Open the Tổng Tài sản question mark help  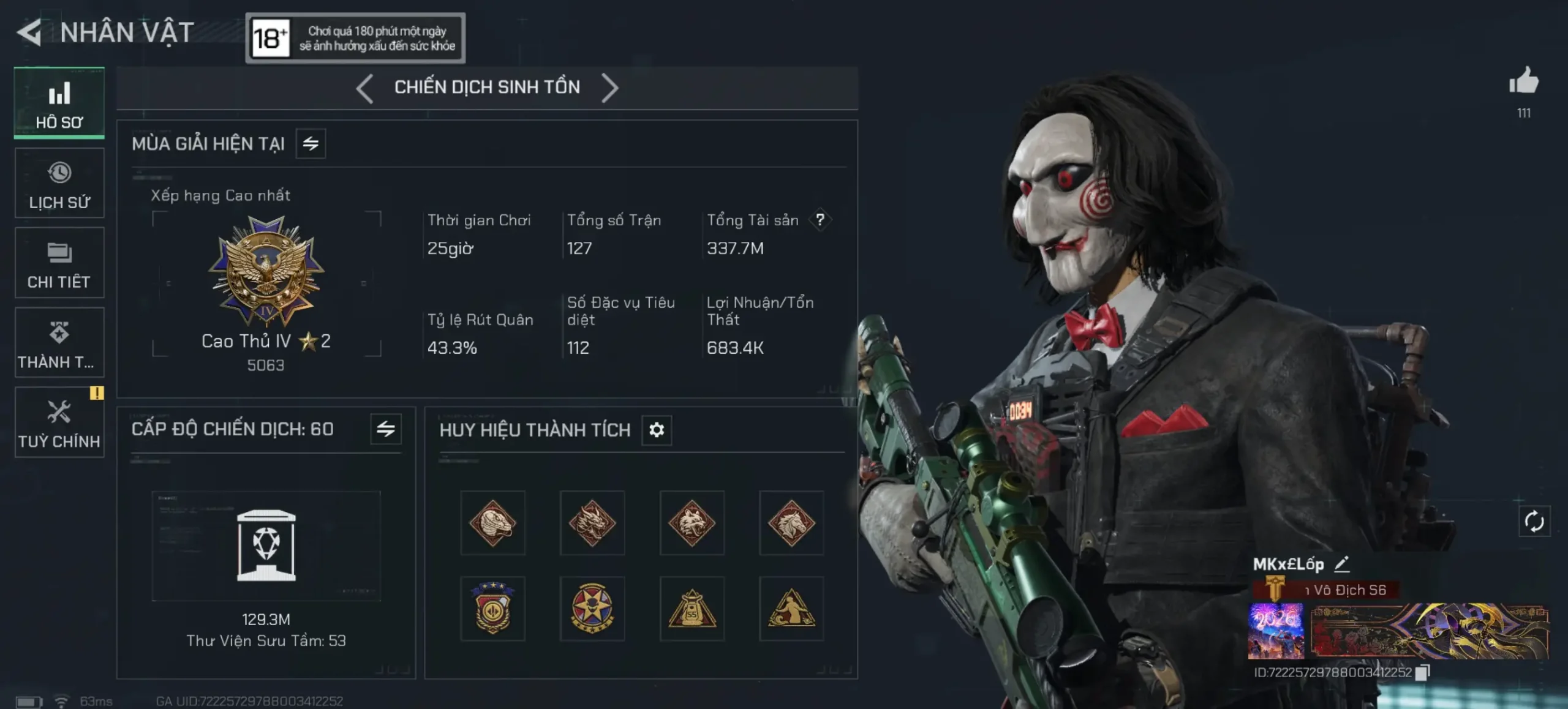pos(820,220)
